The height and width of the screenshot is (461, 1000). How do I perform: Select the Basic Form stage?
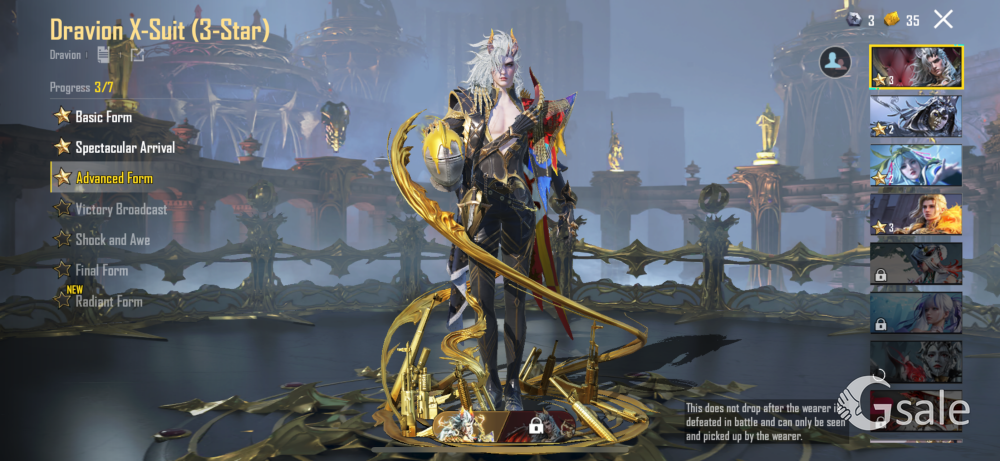pos(104,117)
